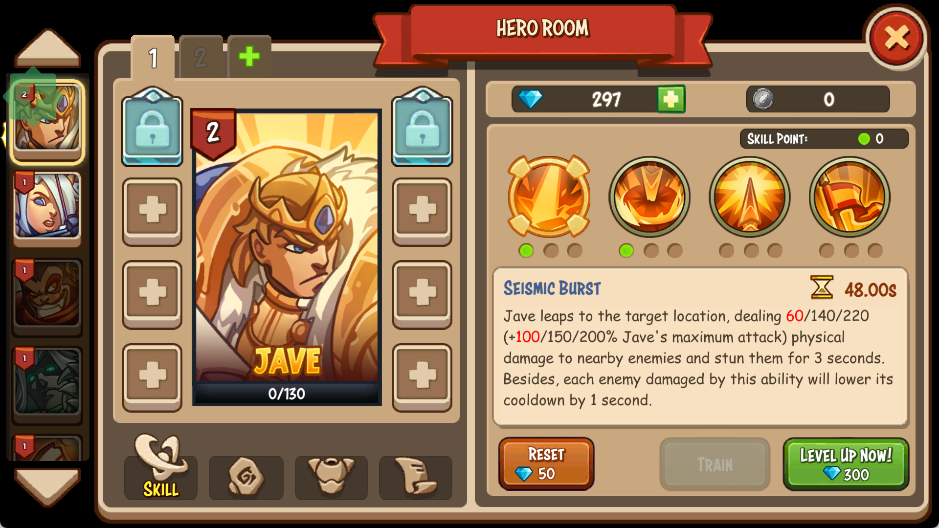This screenshot has height=528, width=939.
Task: Click the Train button
Action: 714,464
